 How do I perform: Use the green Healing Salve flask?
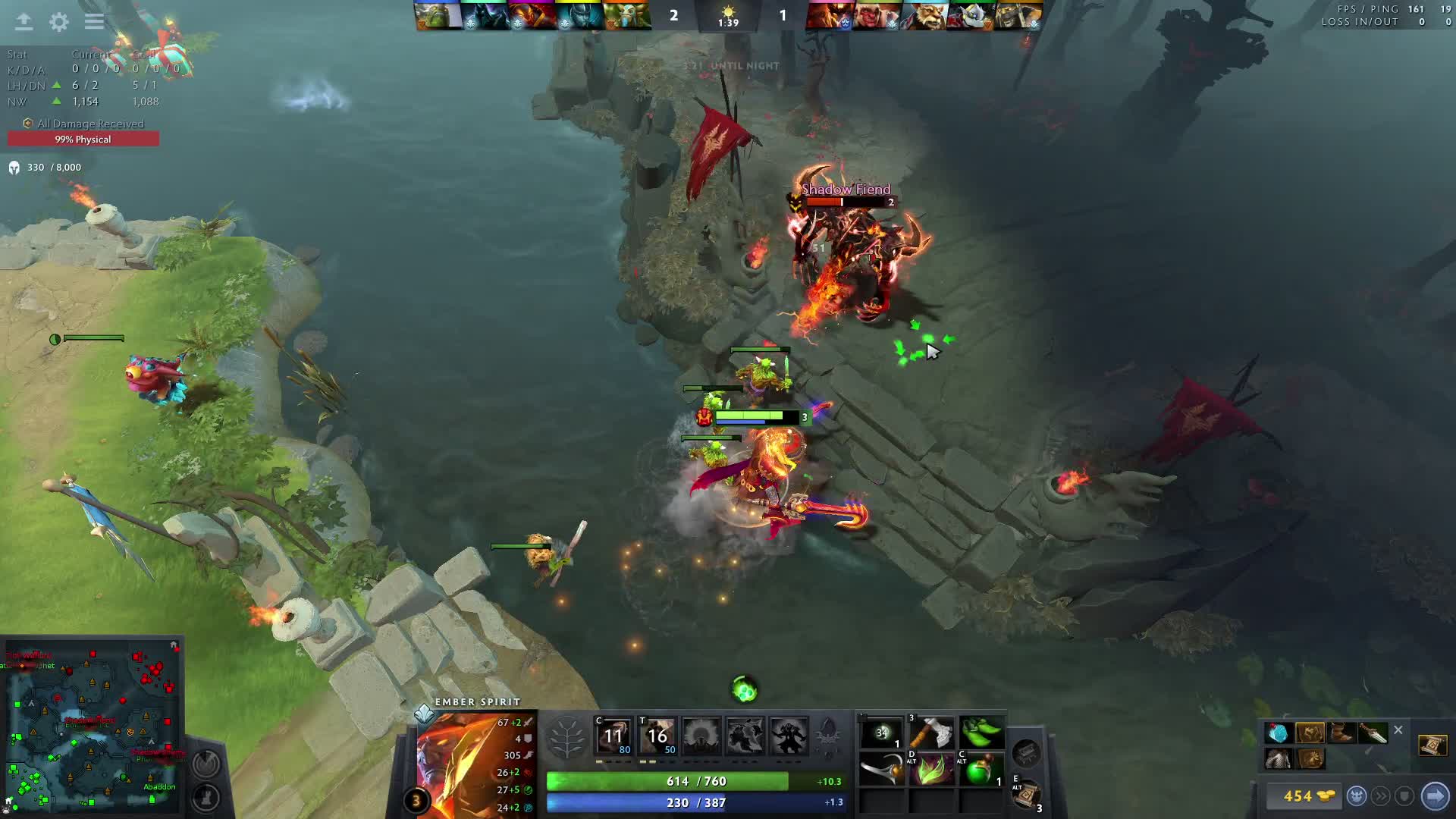[981, 771]
